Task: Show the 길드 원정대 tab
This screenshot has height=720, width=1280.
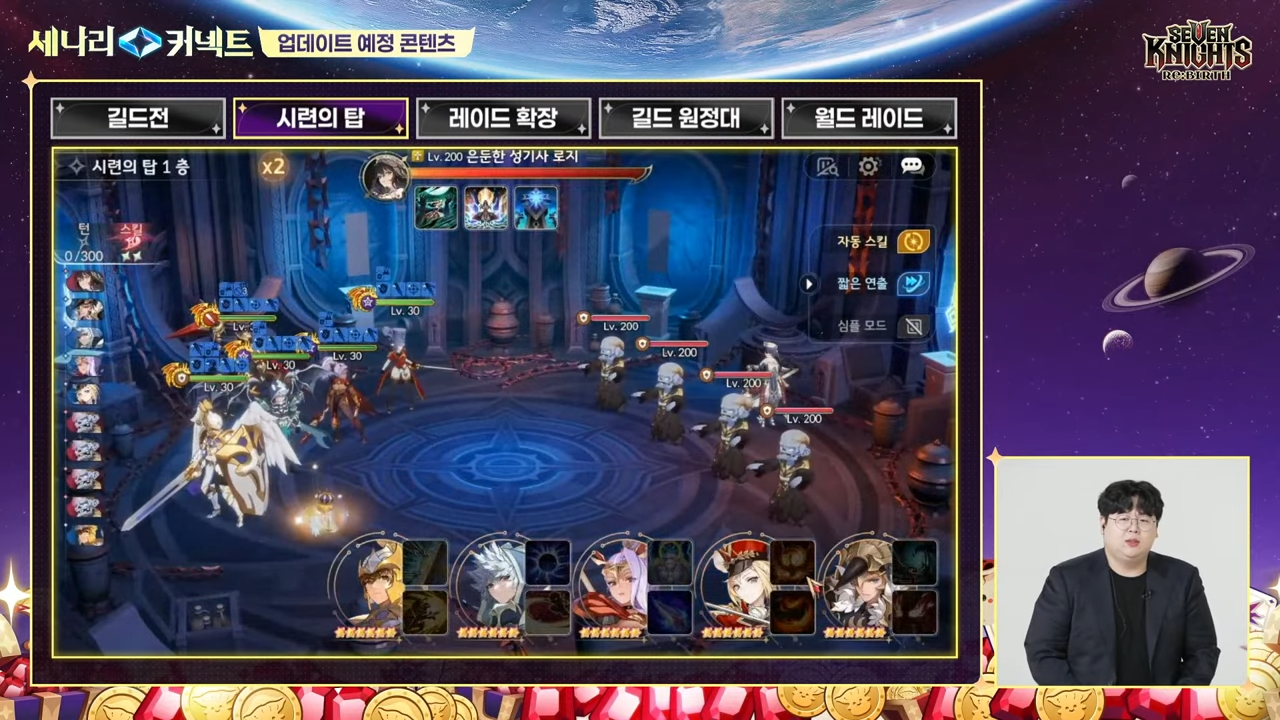Action: [x=685, y=118]
